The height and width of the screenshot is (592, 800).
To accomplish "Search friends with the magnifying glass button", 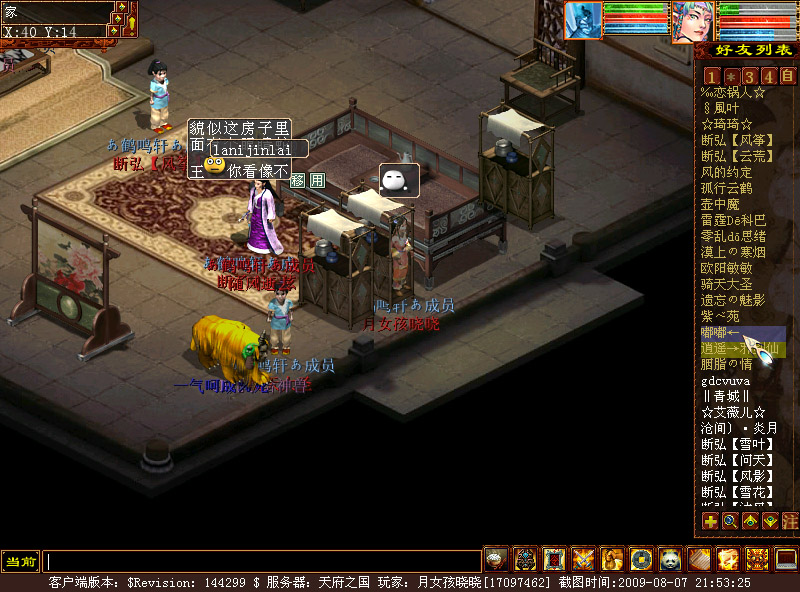I will click(730, 521).
